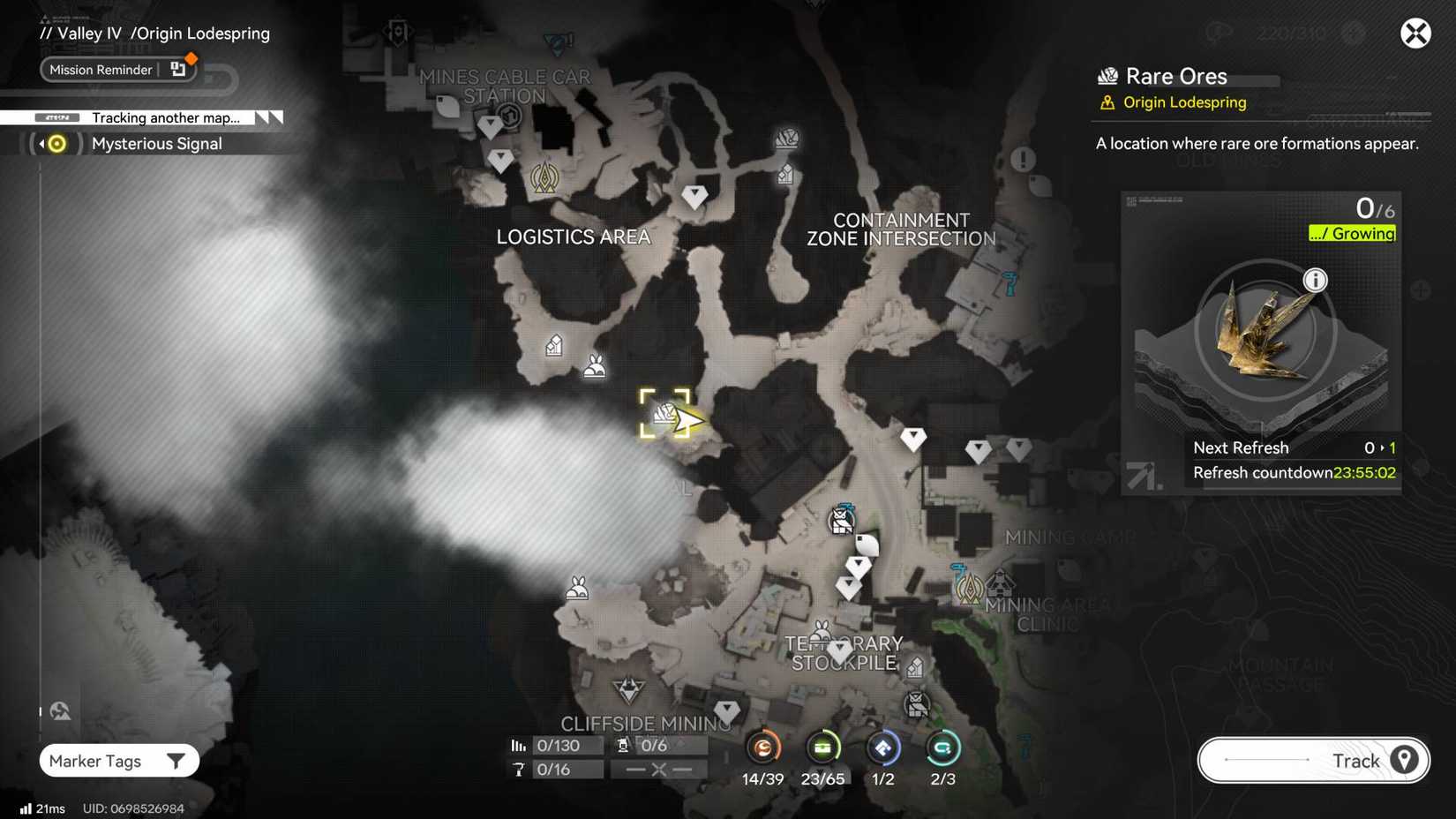The height and width of the screenshot is (819, 1456).
Task: Click the info tooltip circle on the ore preview
Action: tap(1316, 280)
